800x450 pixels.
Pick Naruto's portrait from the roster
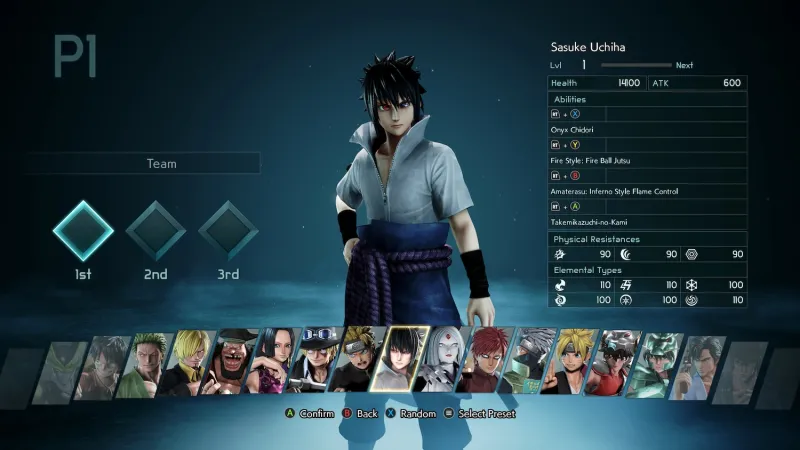[361, 362]
